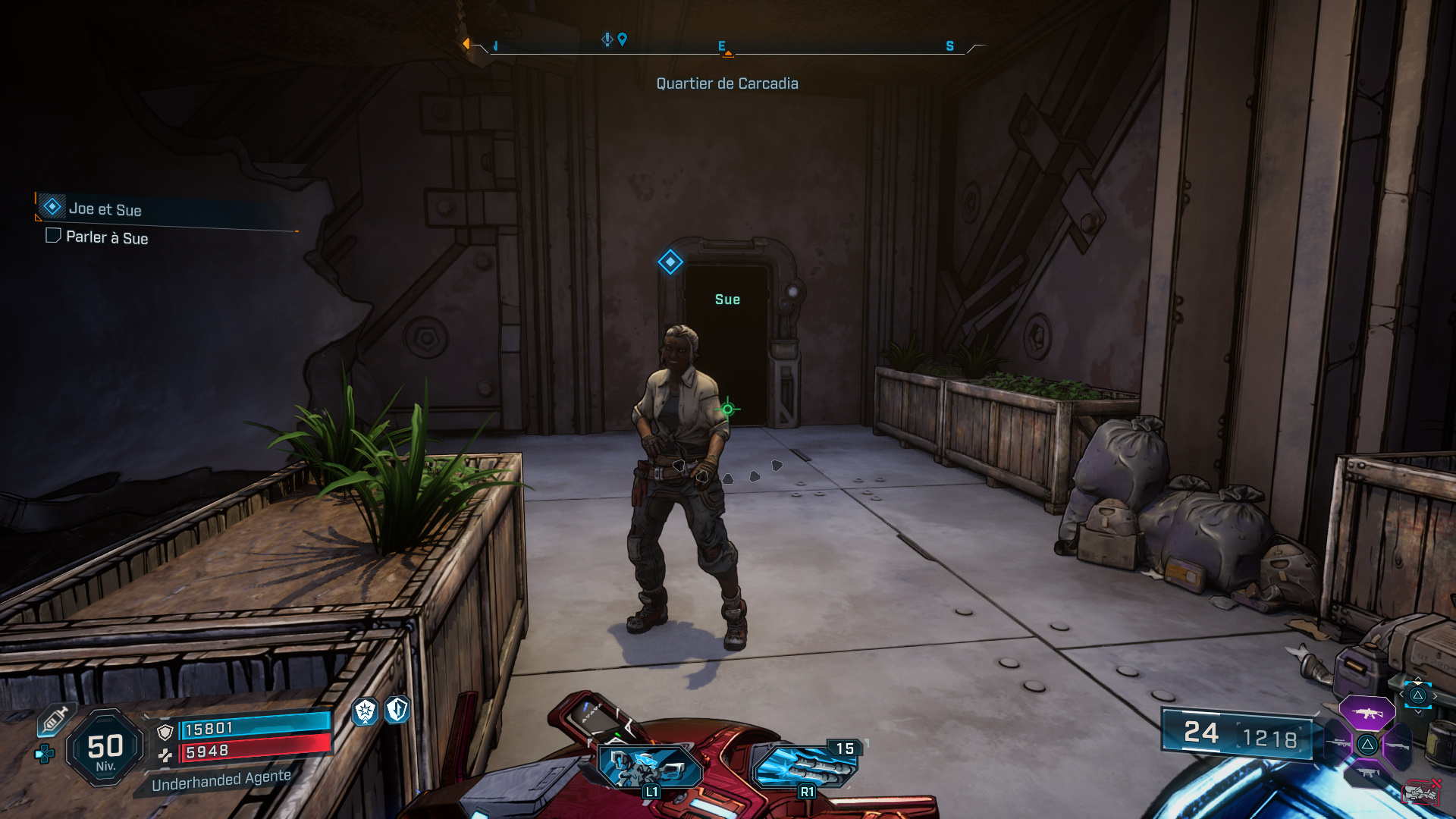
Task: Click the 'Sue' nameplate above the NPC
Action: coord(729,299)
